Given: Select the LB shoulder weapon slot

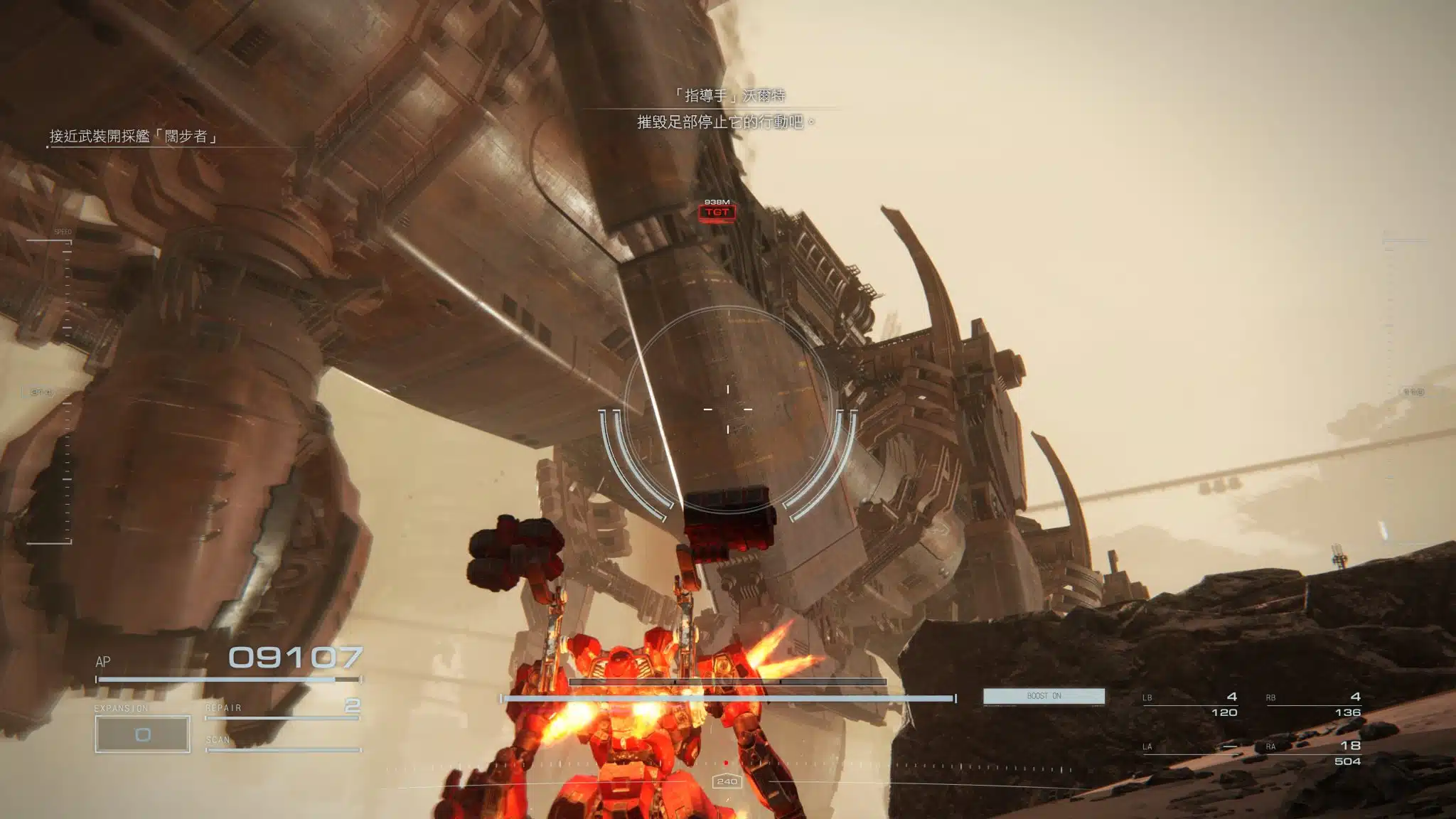Looking at the screenshot, I should click(x=1190, y=704).
